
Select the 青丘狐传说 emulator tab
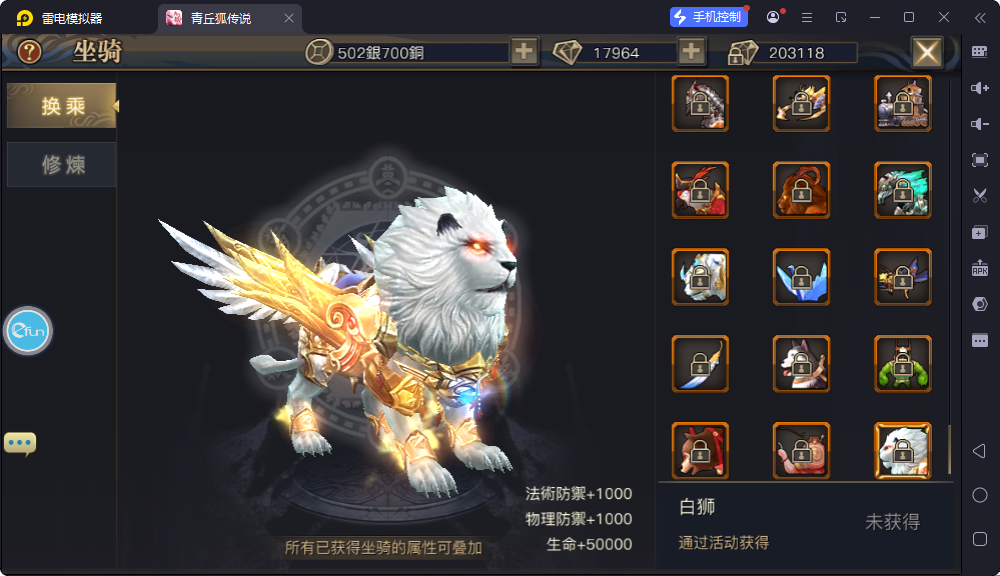coord(220,18)
